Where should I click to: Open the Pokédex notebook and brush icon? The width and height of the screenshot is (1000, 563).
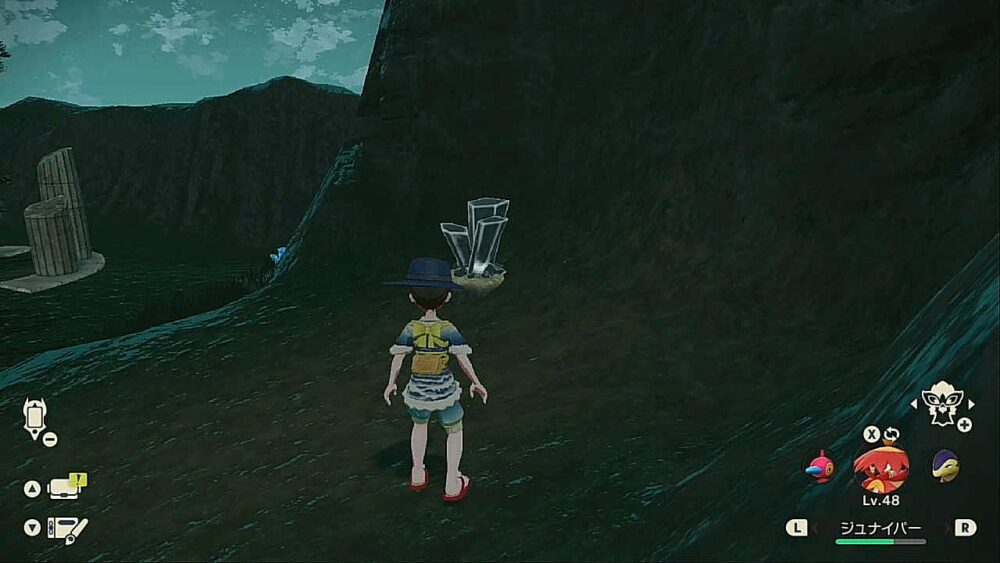tap(68, 528)
